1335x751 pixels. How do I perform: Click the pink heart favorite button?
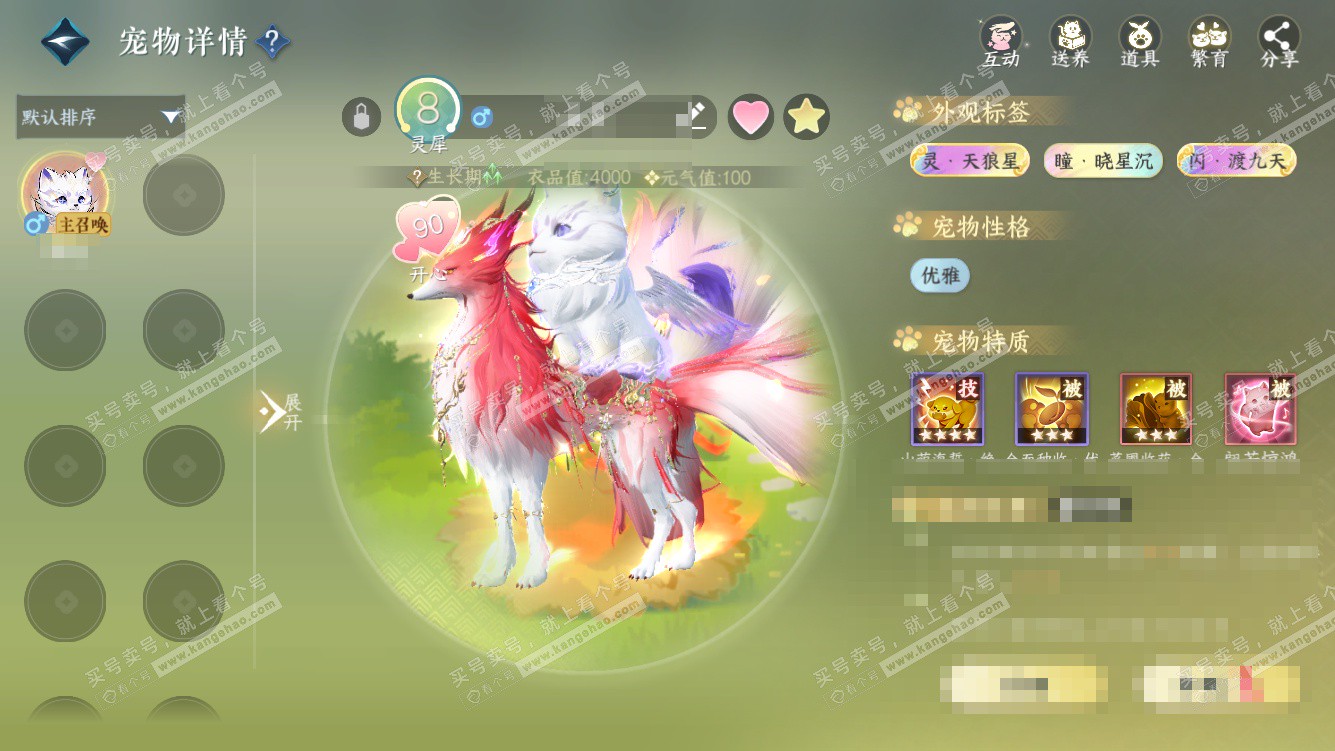[750, 117]
